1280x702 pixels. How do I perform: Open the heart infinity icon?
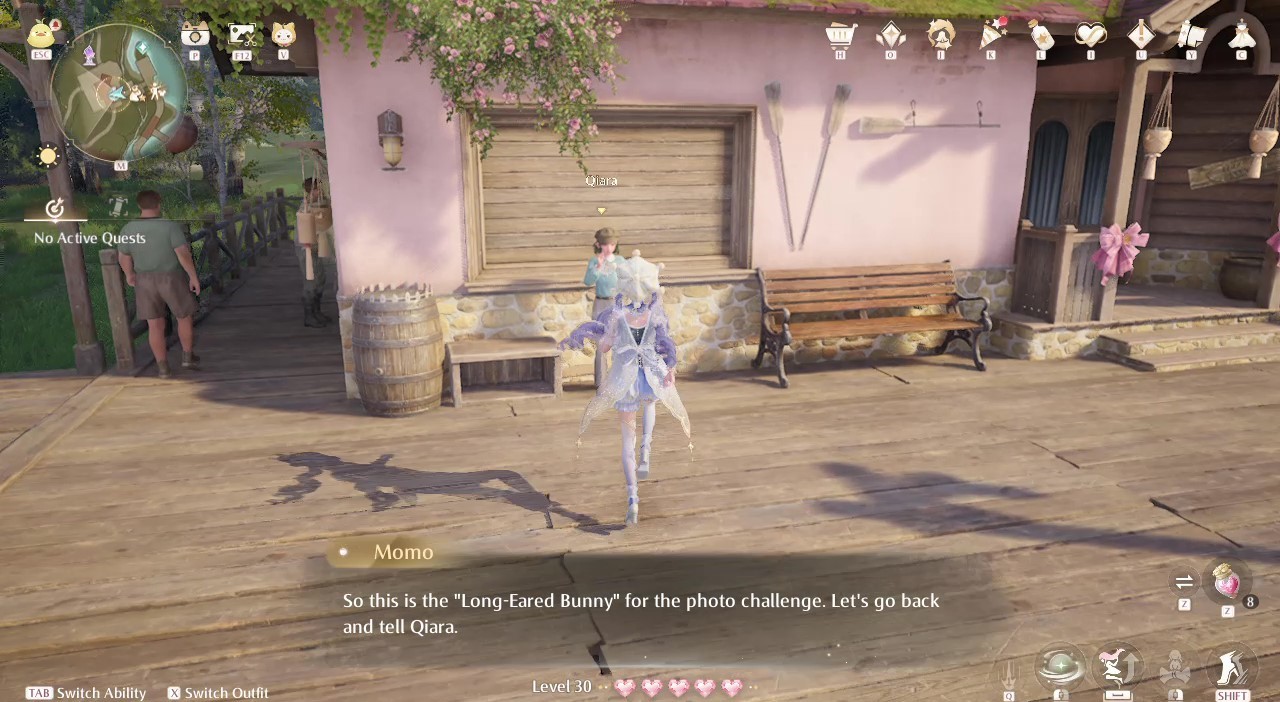[1090, 36]
